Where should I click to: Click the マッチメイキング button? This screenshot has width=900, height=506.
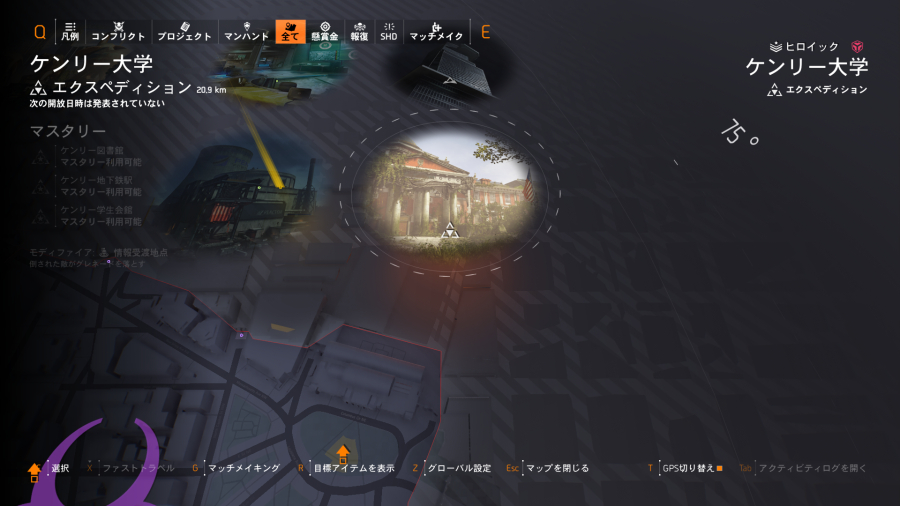click(x=243, y=468)
